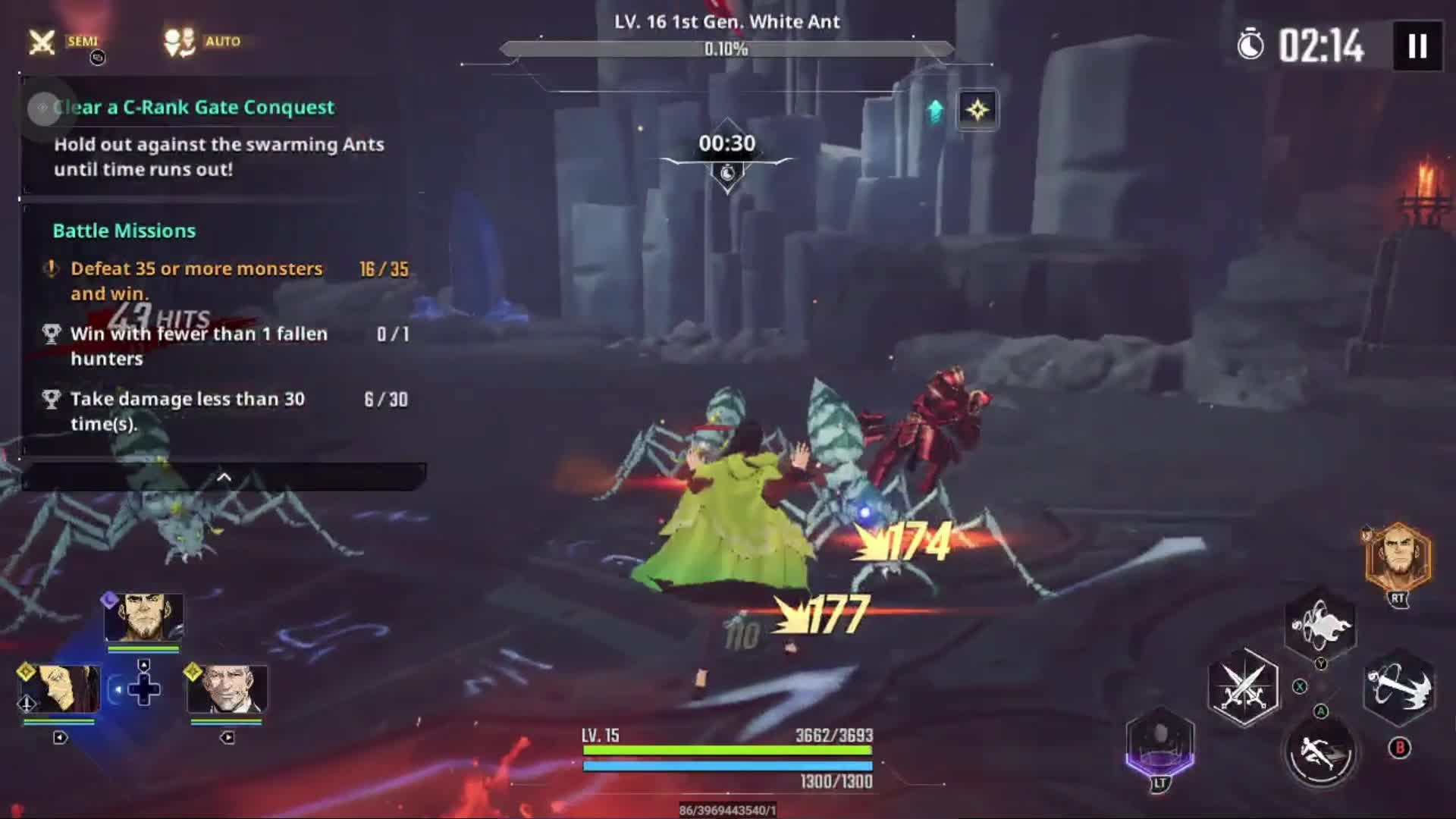1456x819 pixels.
Task: Click the White Ant boss HP bar
Action: click(726, 47)
